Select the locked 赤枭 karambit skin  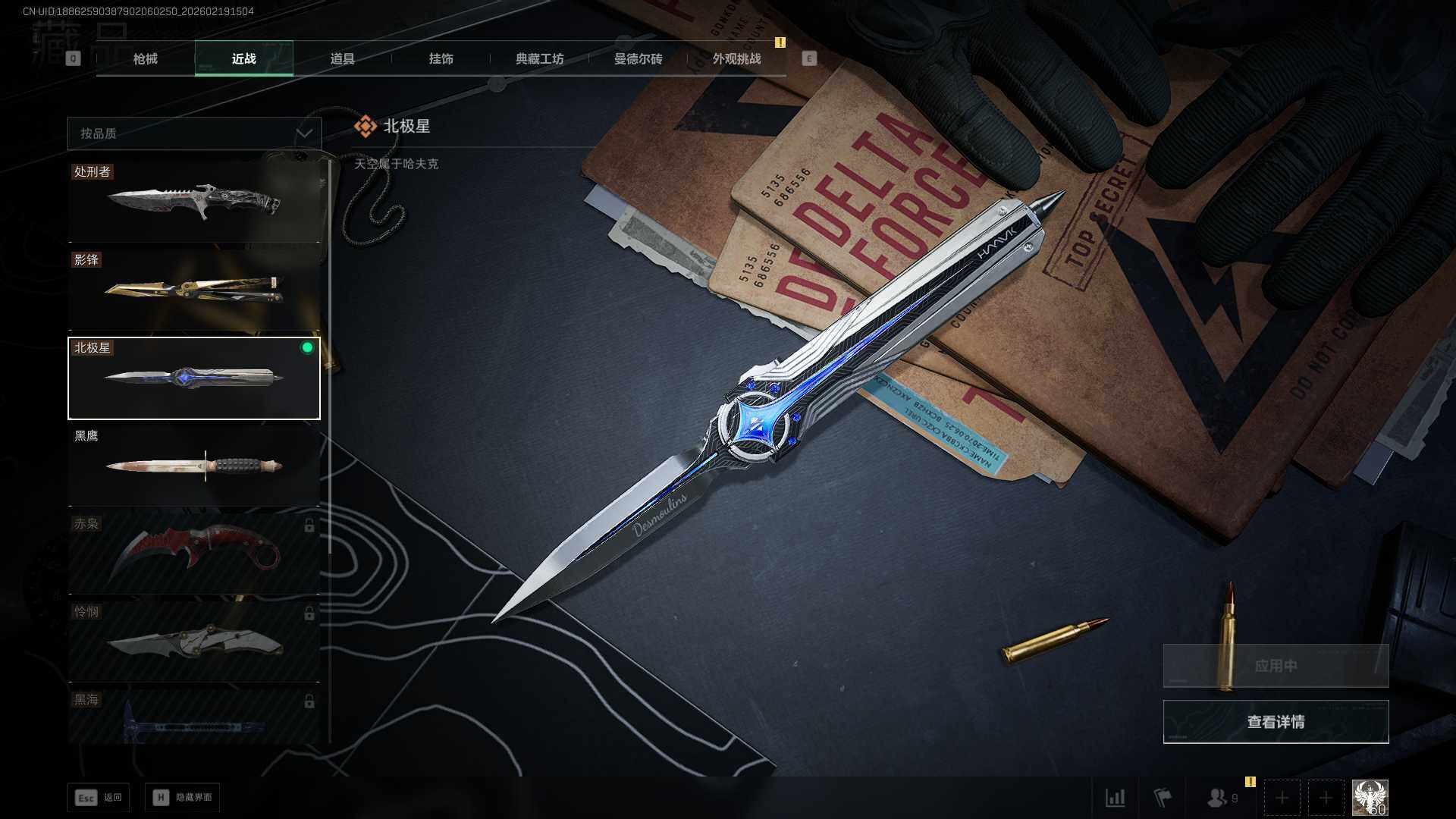click(x=194, y=554)
